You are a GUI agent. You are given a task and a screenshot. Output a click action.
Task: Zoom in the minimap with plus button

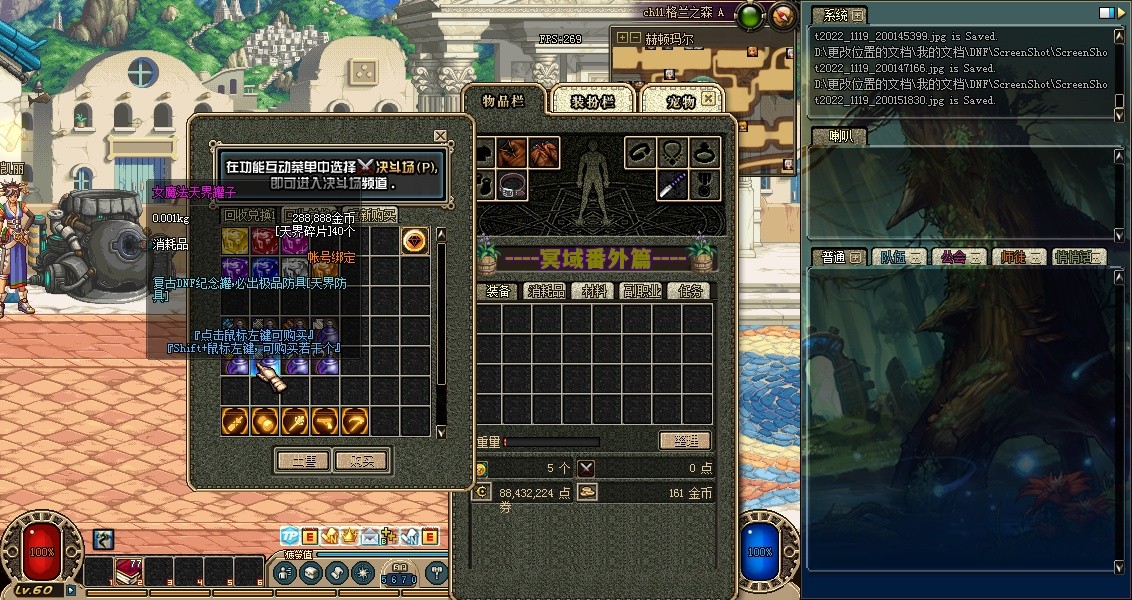point(622,38)
